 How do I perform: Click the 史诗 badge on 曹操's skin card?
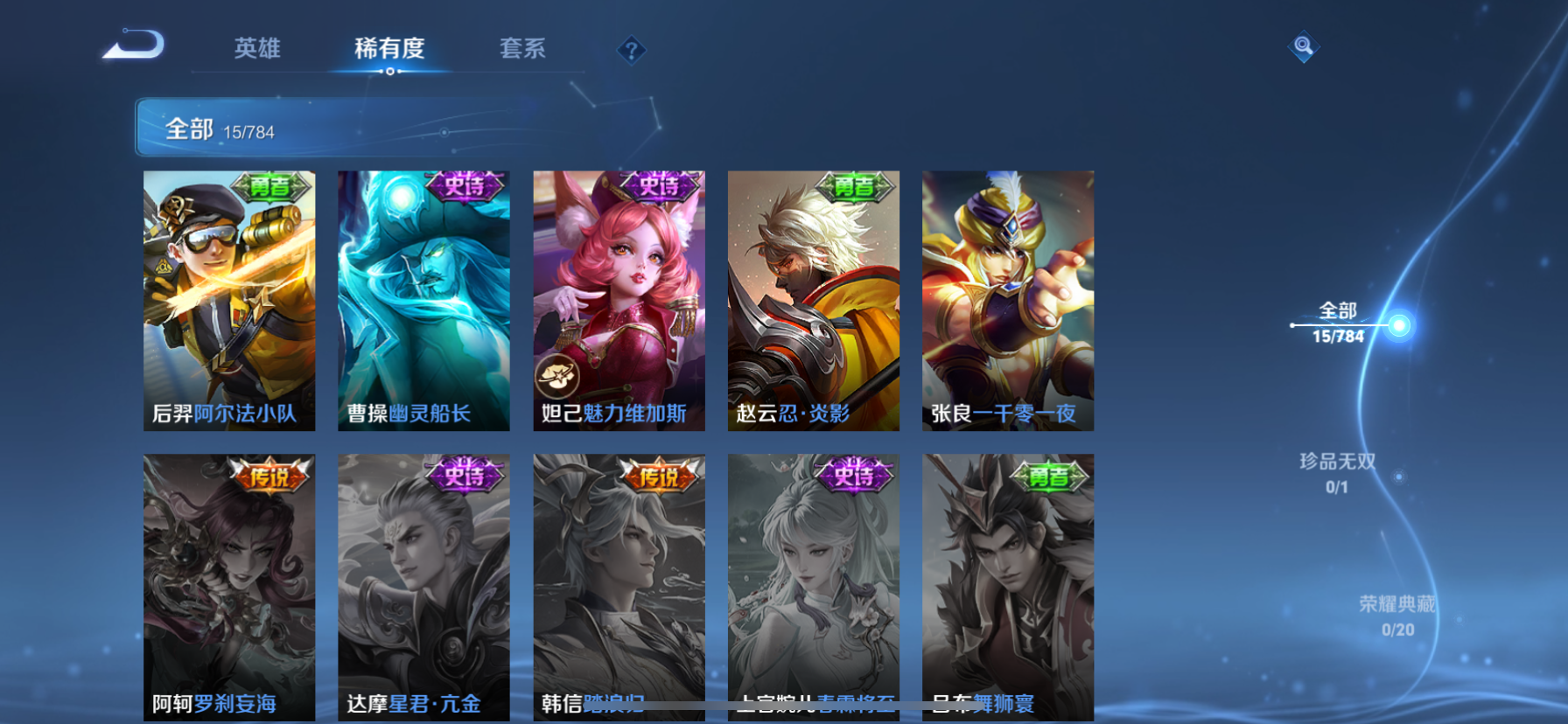(466, 188)
